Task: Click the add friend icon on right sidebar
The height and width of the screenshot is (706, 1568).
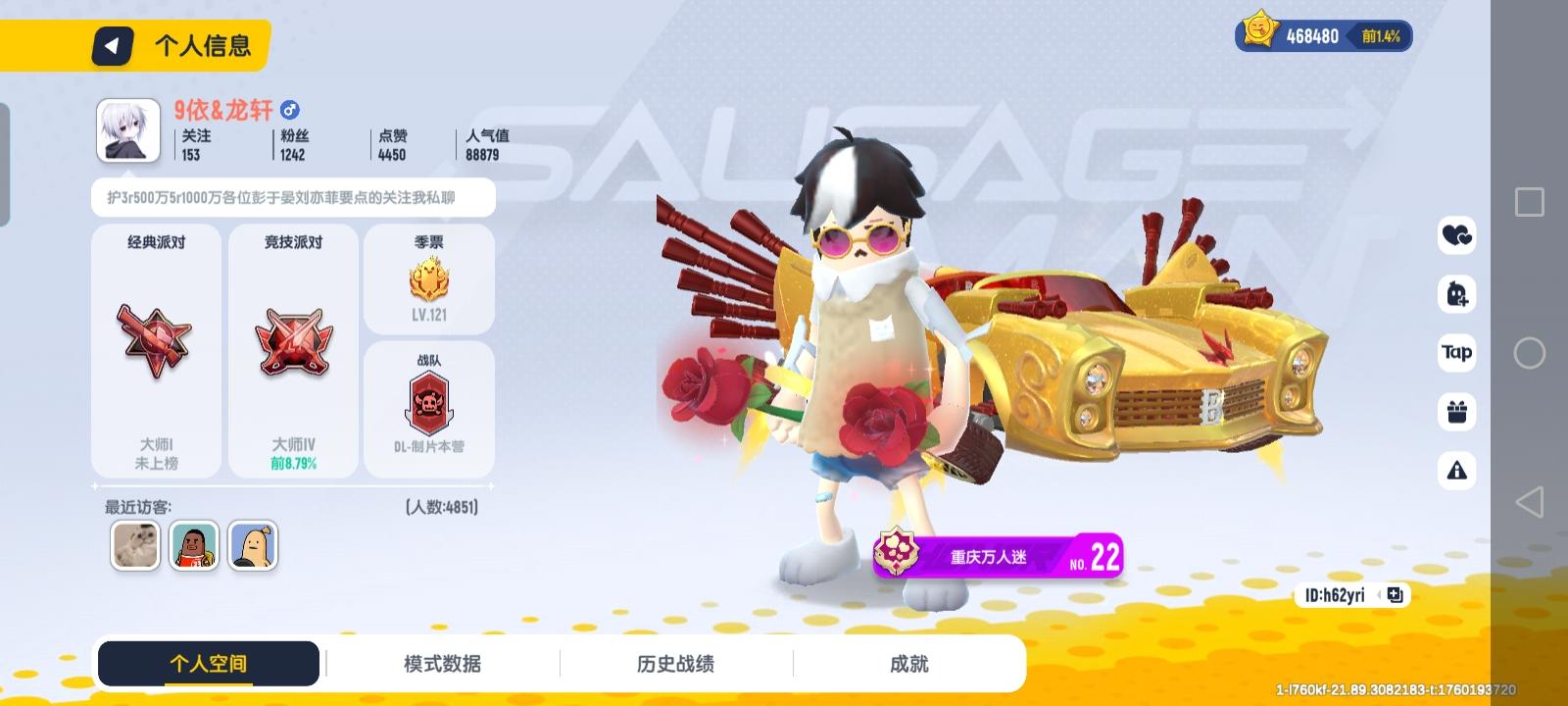Action: [1457, 295]
